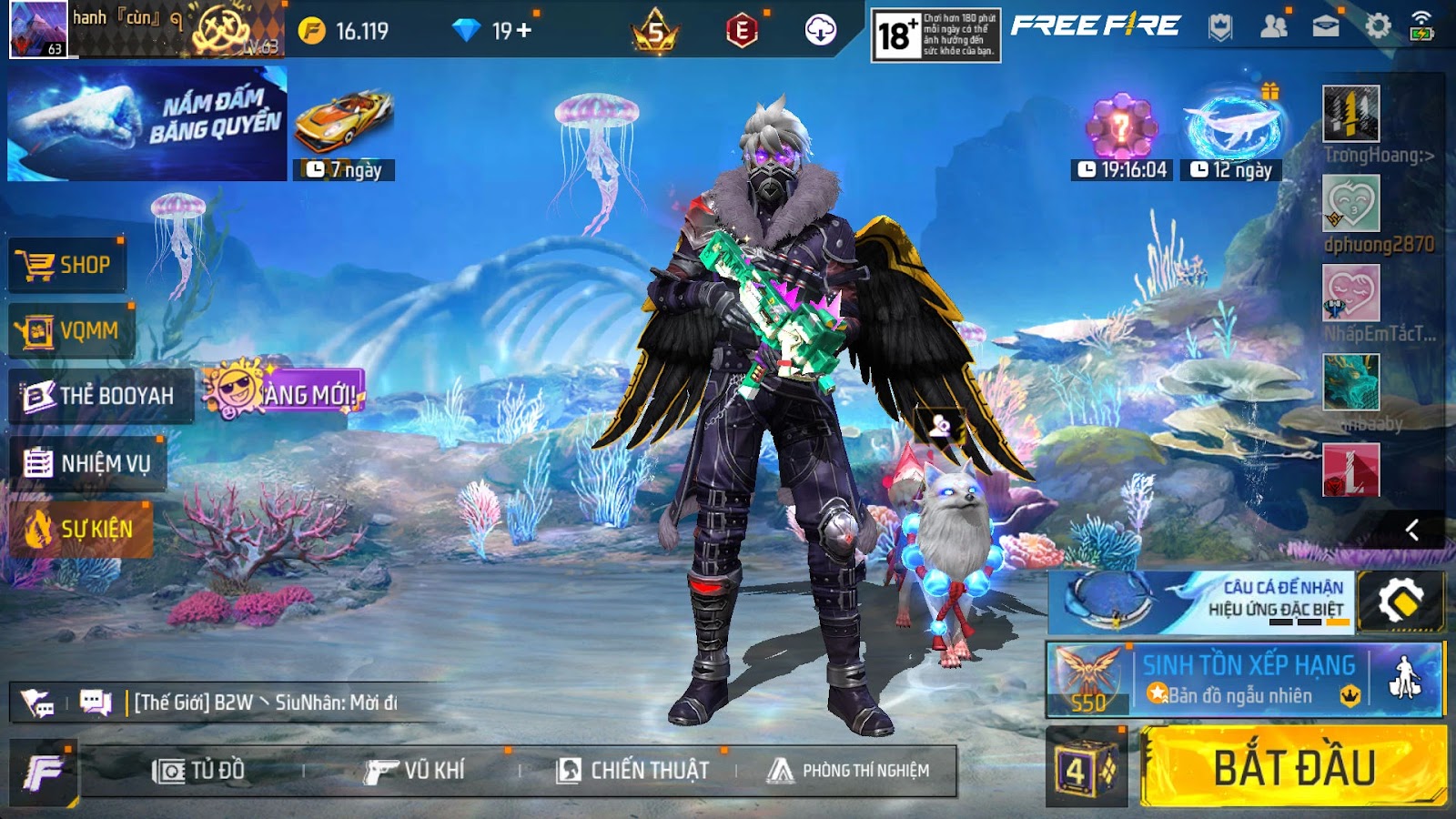The width and height of the screenshot is (1456, 819).
Task: Open the player profile avatar
Action: tap(37, 29)
